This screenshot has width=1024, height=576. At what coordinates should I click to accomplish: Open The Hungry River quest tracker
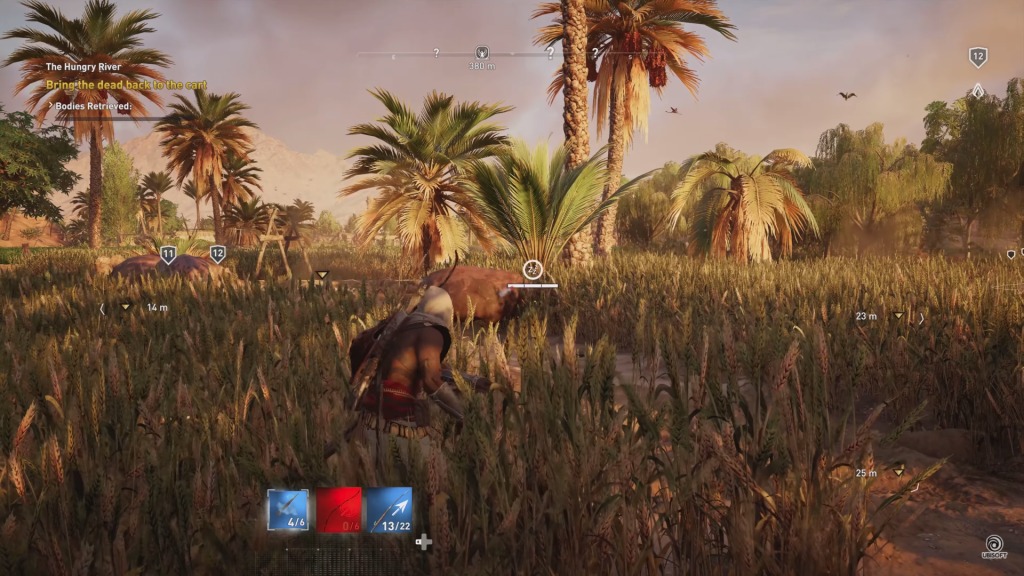point(82,67)
